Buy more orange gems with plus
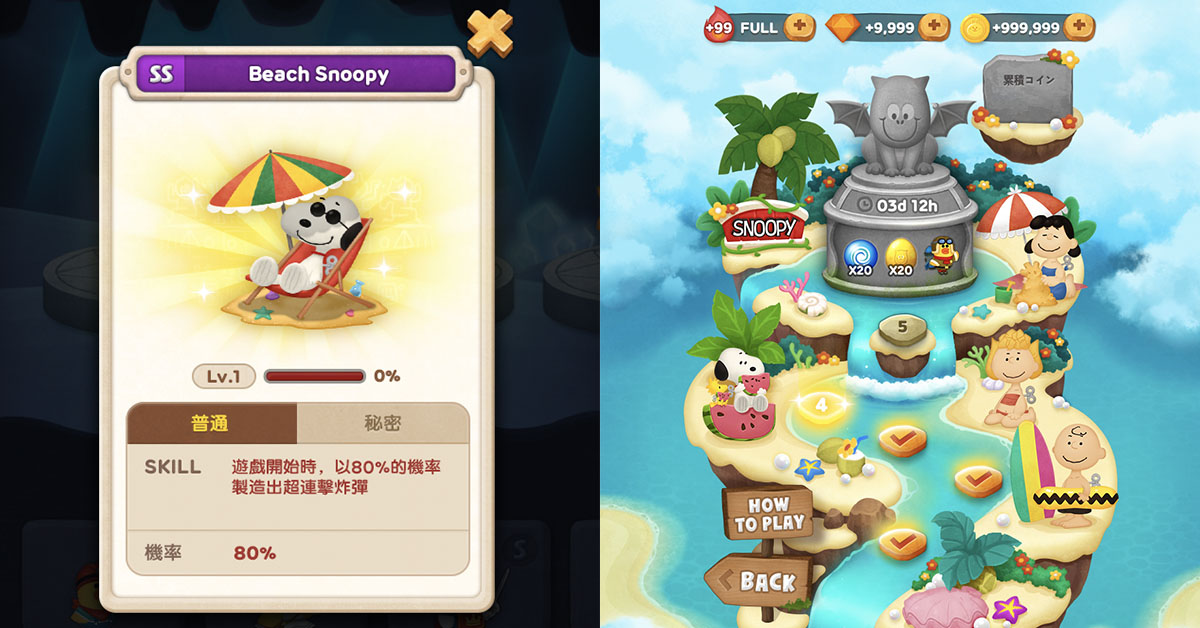Viewport: 1200px width, 628px height. tap(933, 27)
